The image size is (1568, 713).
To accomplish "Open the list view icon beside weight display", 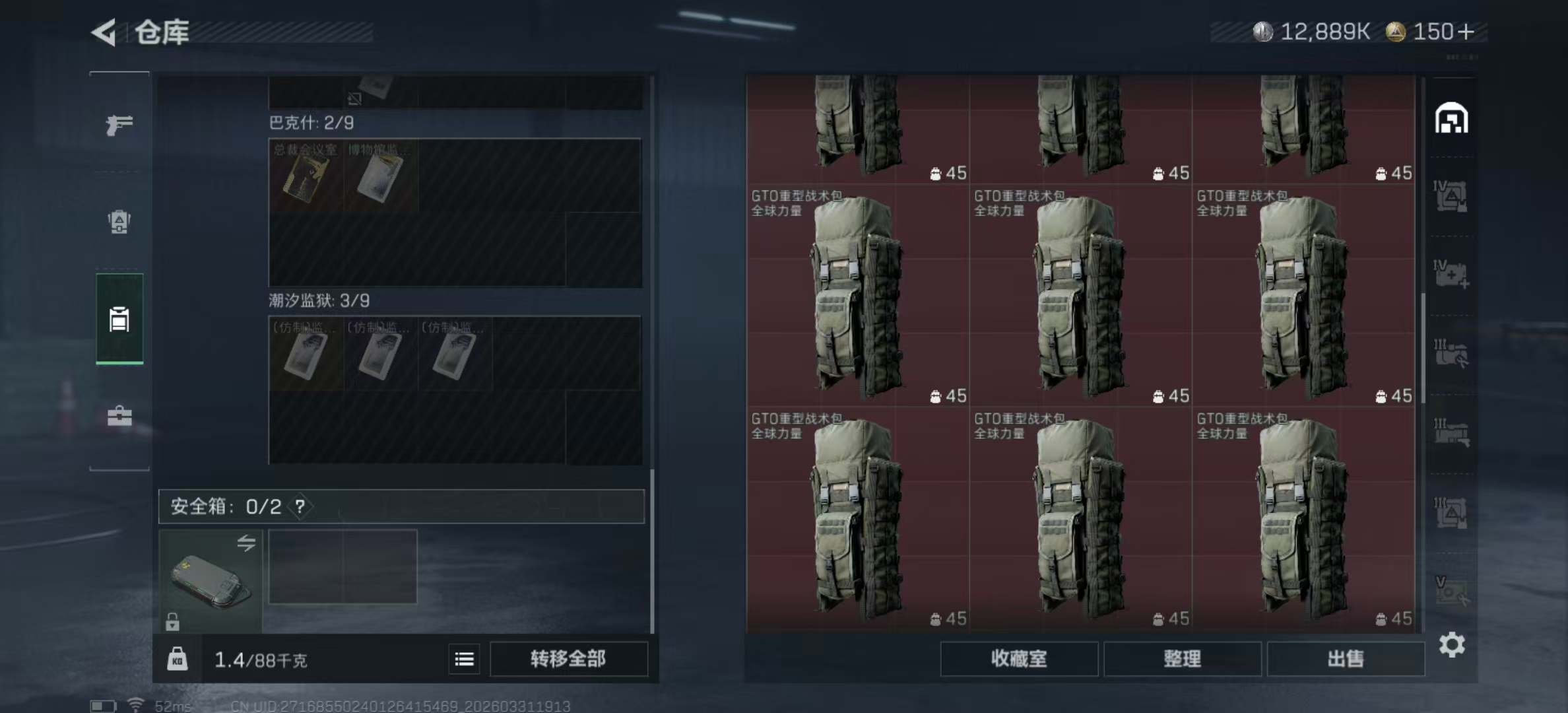I will (464, 659).
